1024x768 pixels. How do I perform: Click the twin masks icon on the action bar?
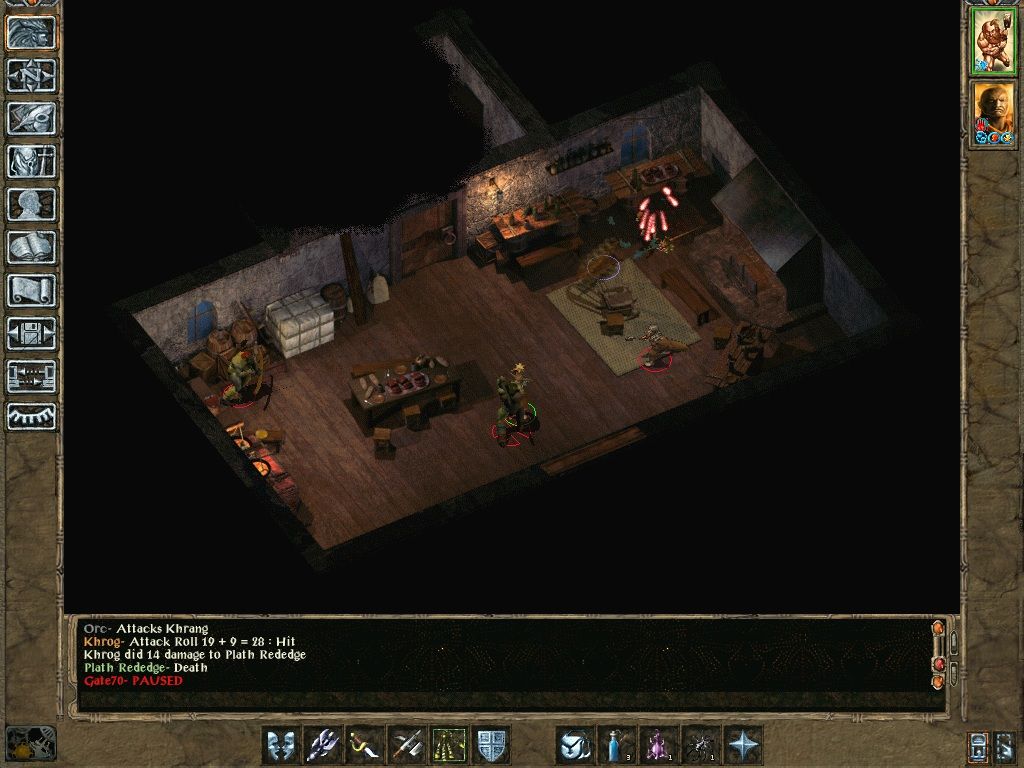pyautogui.click(x=281, y=745)
